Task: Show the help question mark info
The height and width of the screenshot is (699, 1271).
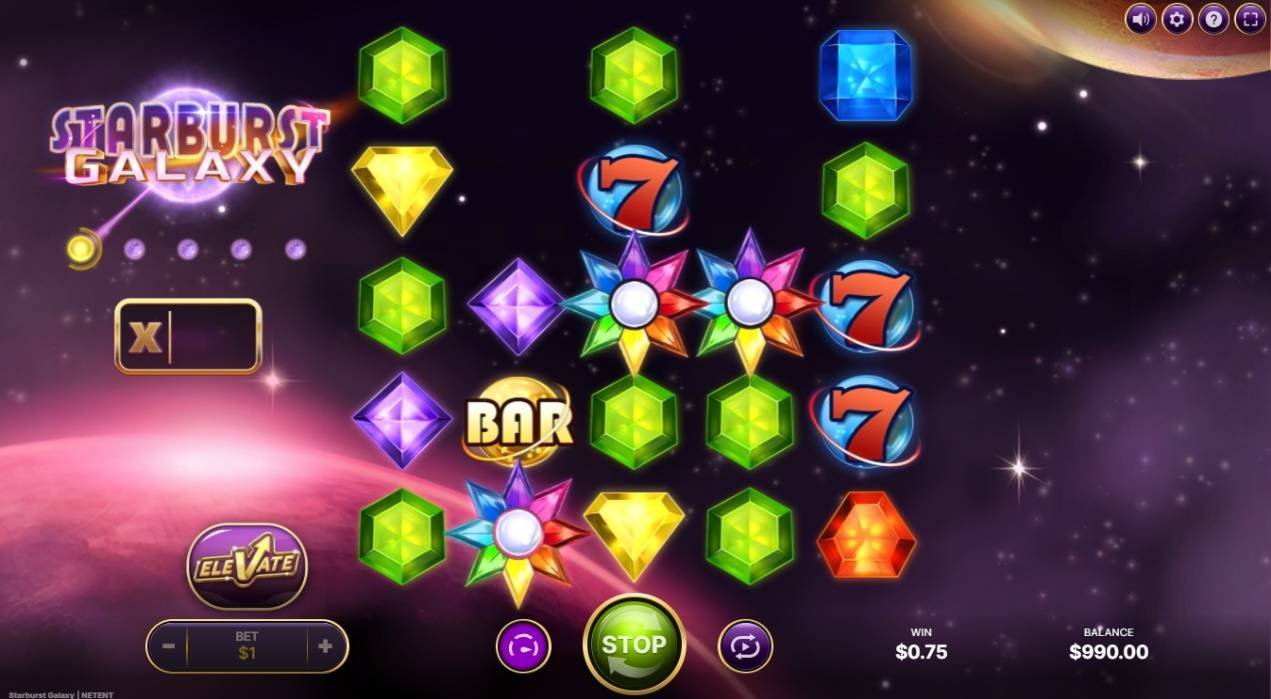Action: point(1213,18)
